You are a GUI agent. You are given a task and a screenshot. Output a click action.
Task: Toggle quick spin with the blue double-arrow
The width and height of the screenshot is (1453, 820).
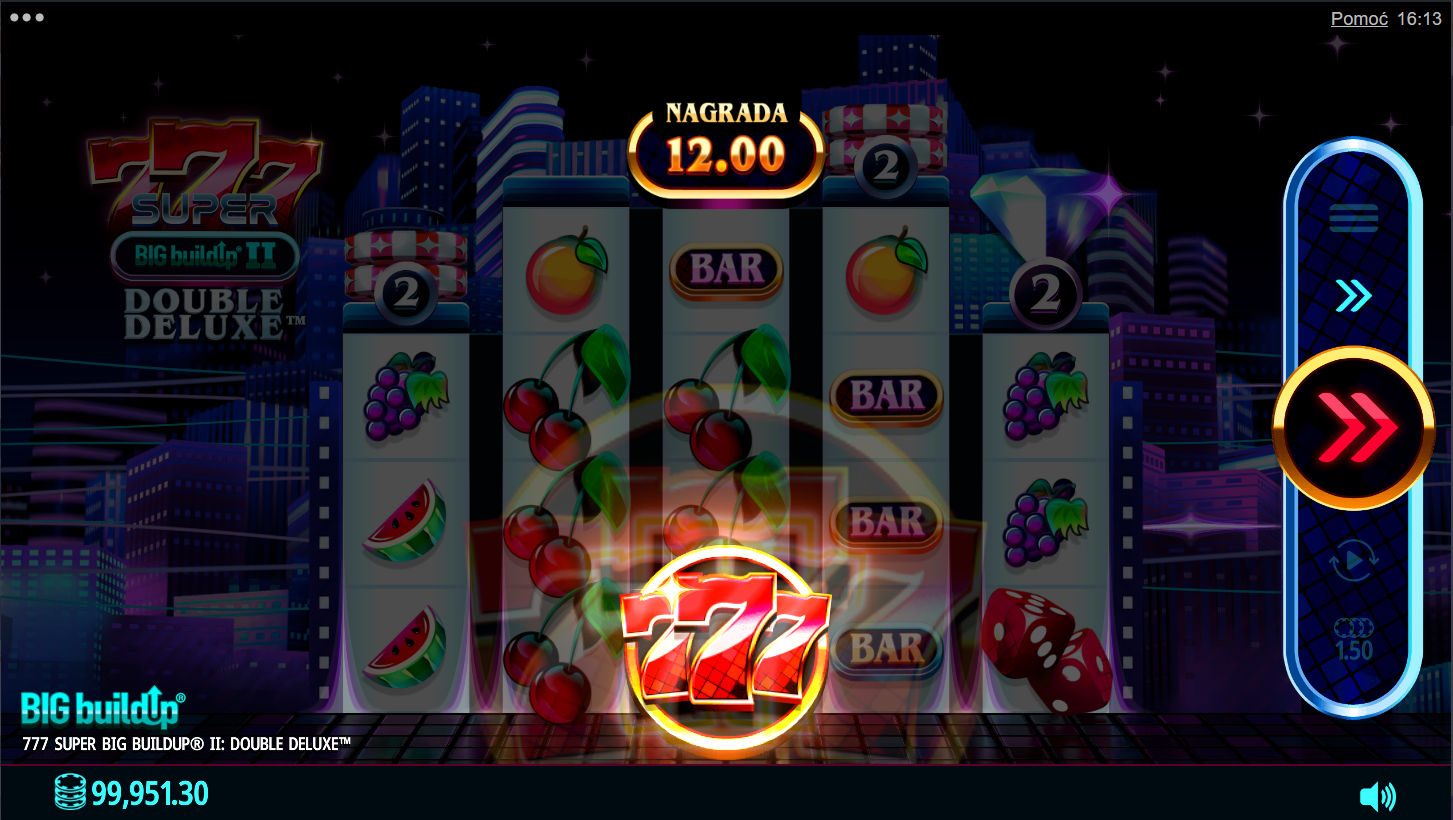coord(1353,296)
